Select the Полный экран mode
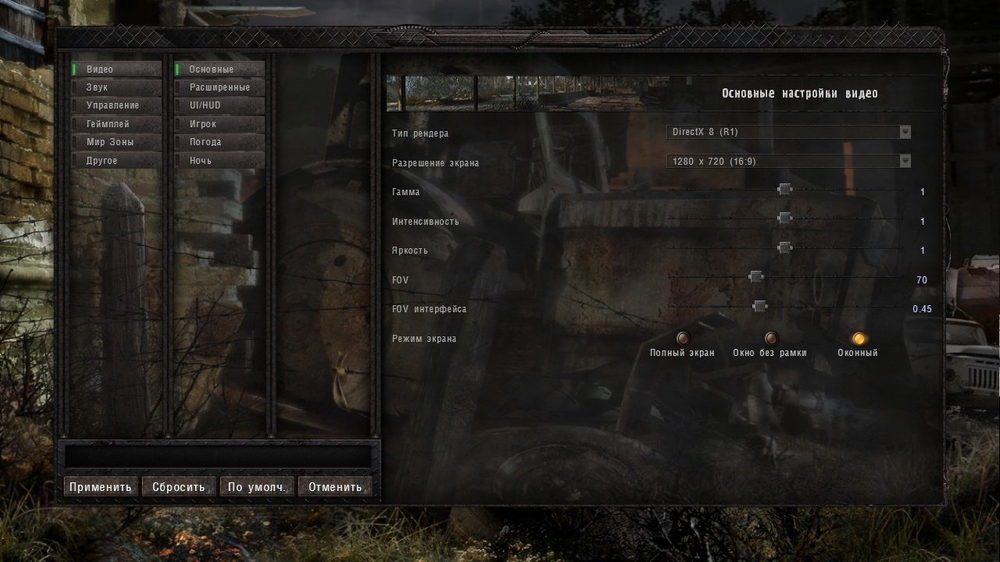1000x562 pixels. [682, 339]
